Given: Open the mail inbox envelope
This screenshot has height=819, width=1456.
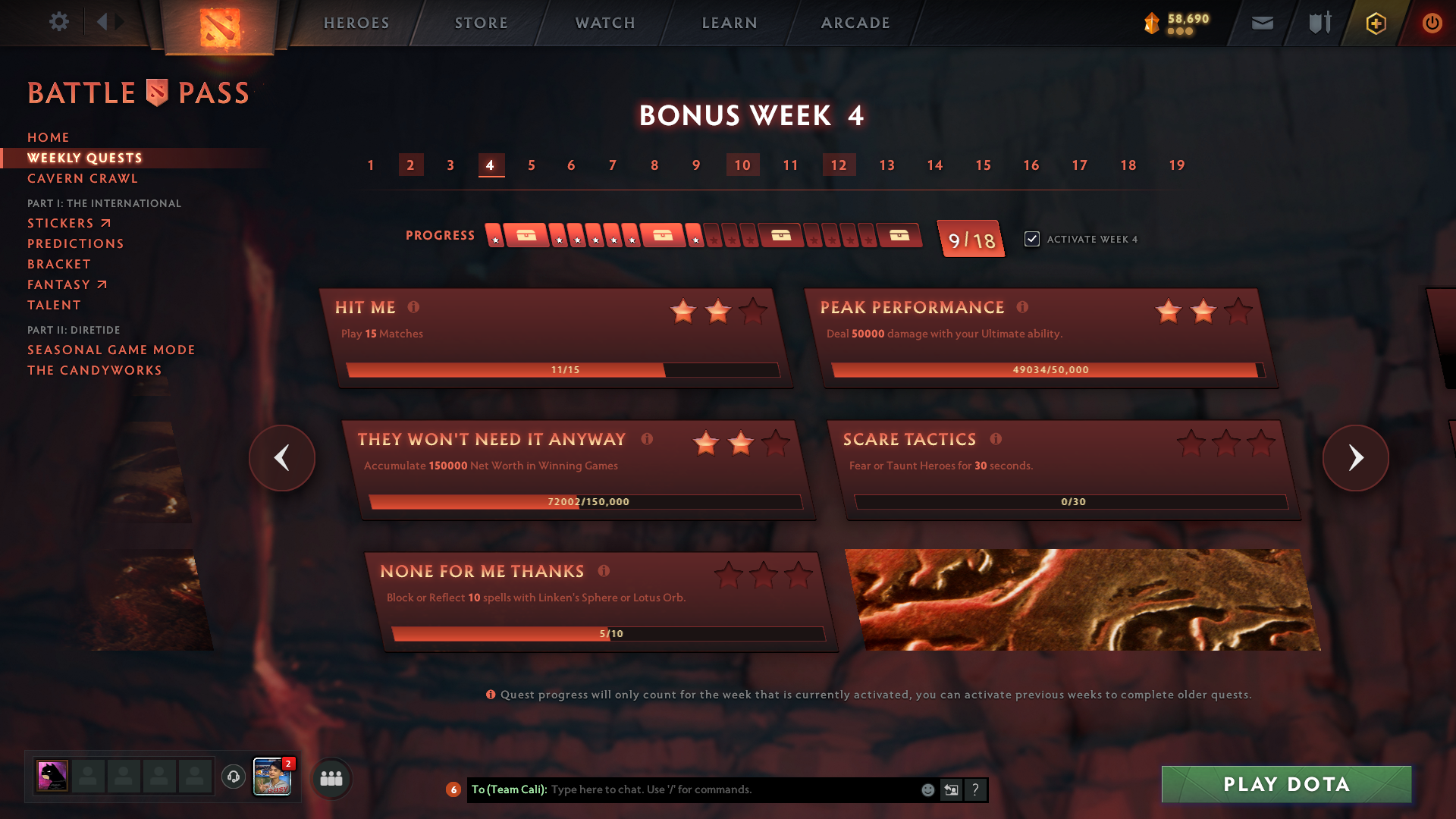Looking at the screenshot, I should click(1262, 23).
